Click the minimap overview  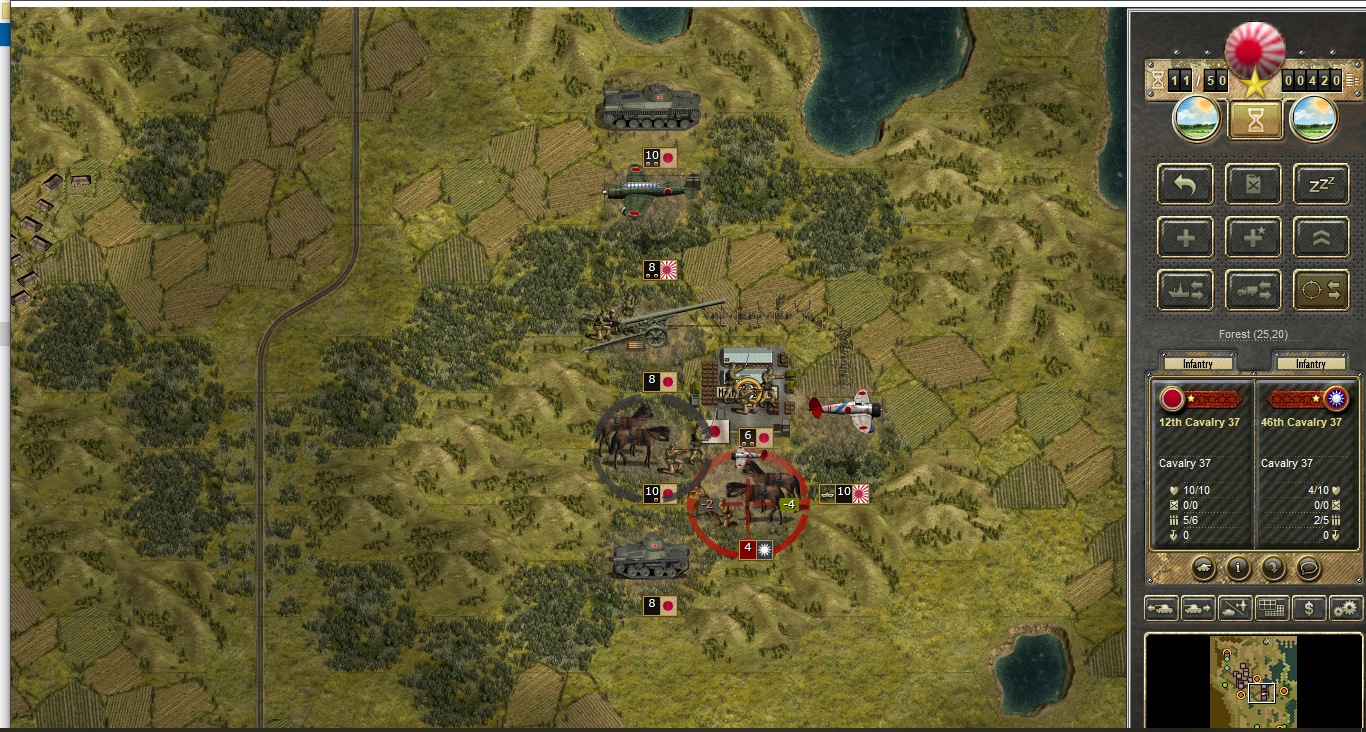point(1254,681)
